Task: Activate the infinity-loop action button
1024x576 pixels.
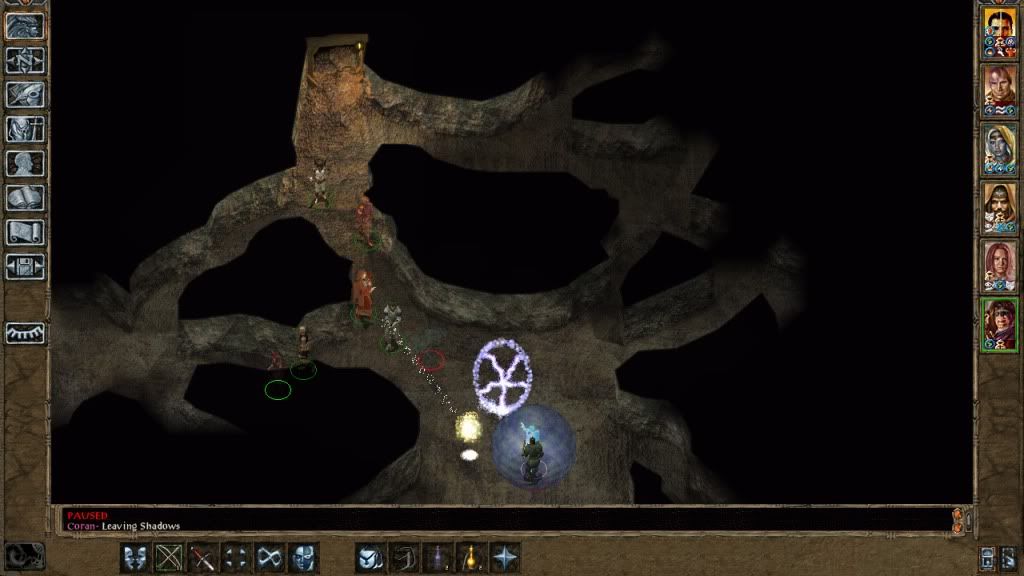Action: 270,557
